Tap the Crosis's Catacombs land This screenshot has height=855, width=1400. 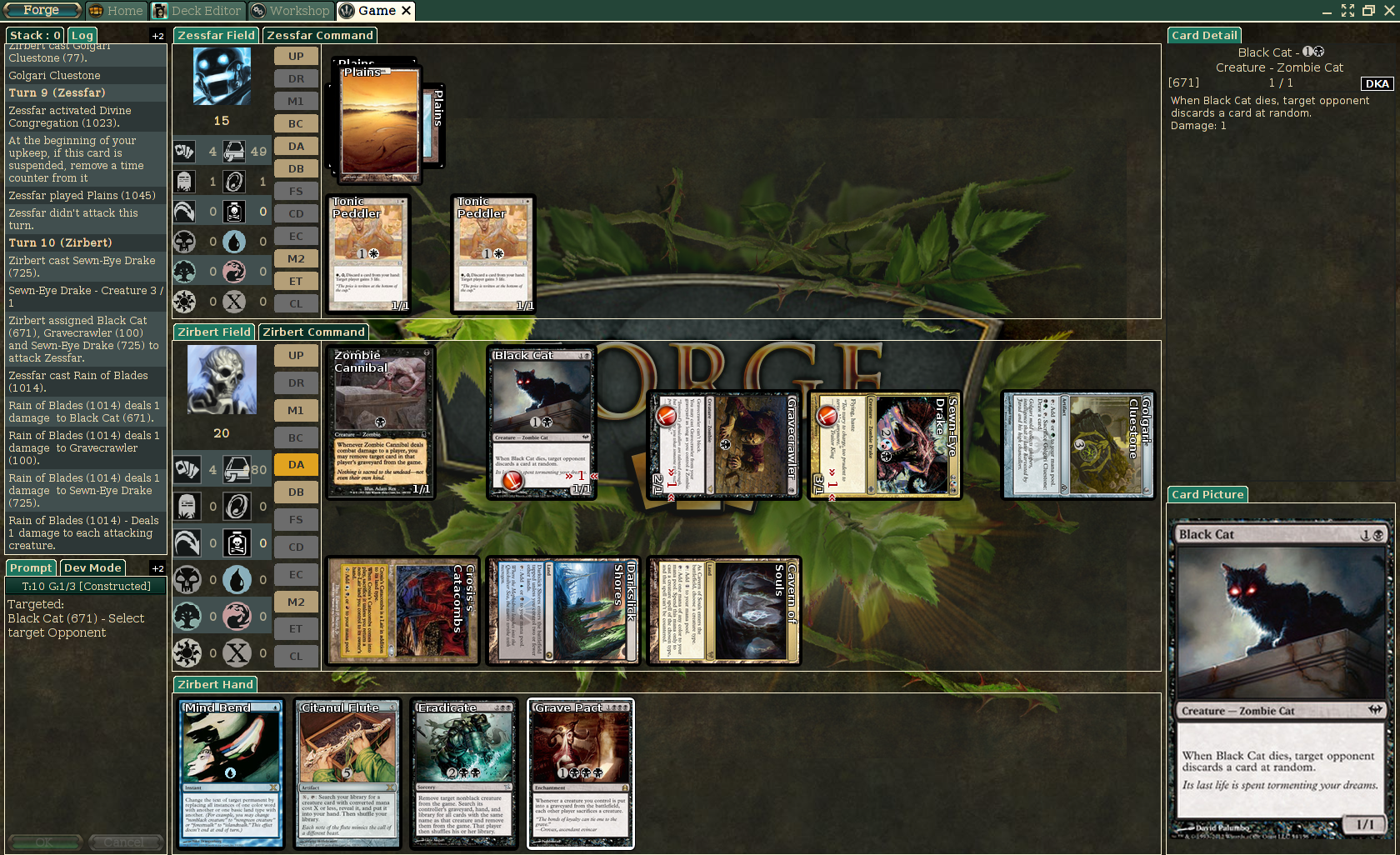click(402, 611)
